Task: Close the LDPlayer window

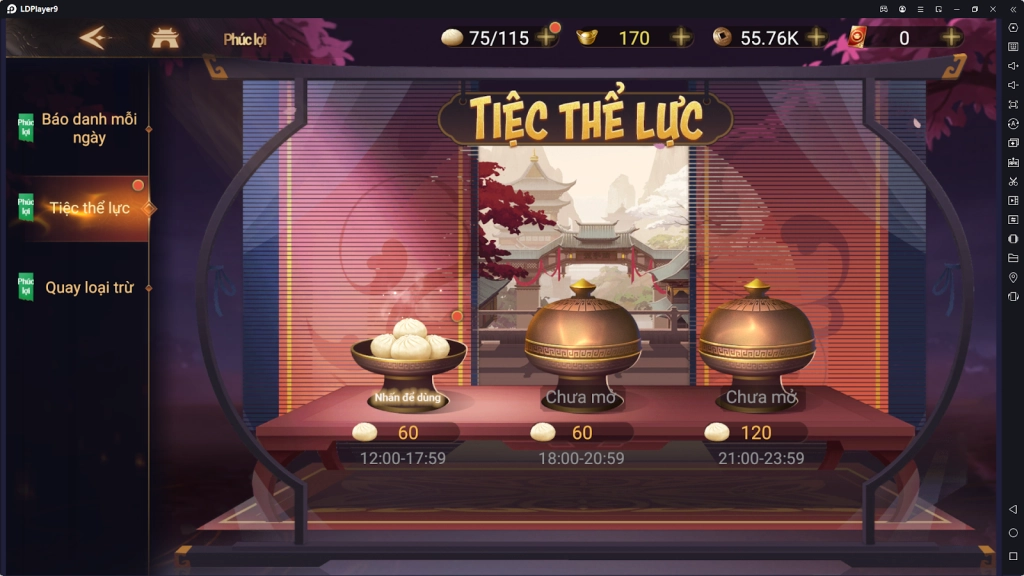Action: (993, 8)
